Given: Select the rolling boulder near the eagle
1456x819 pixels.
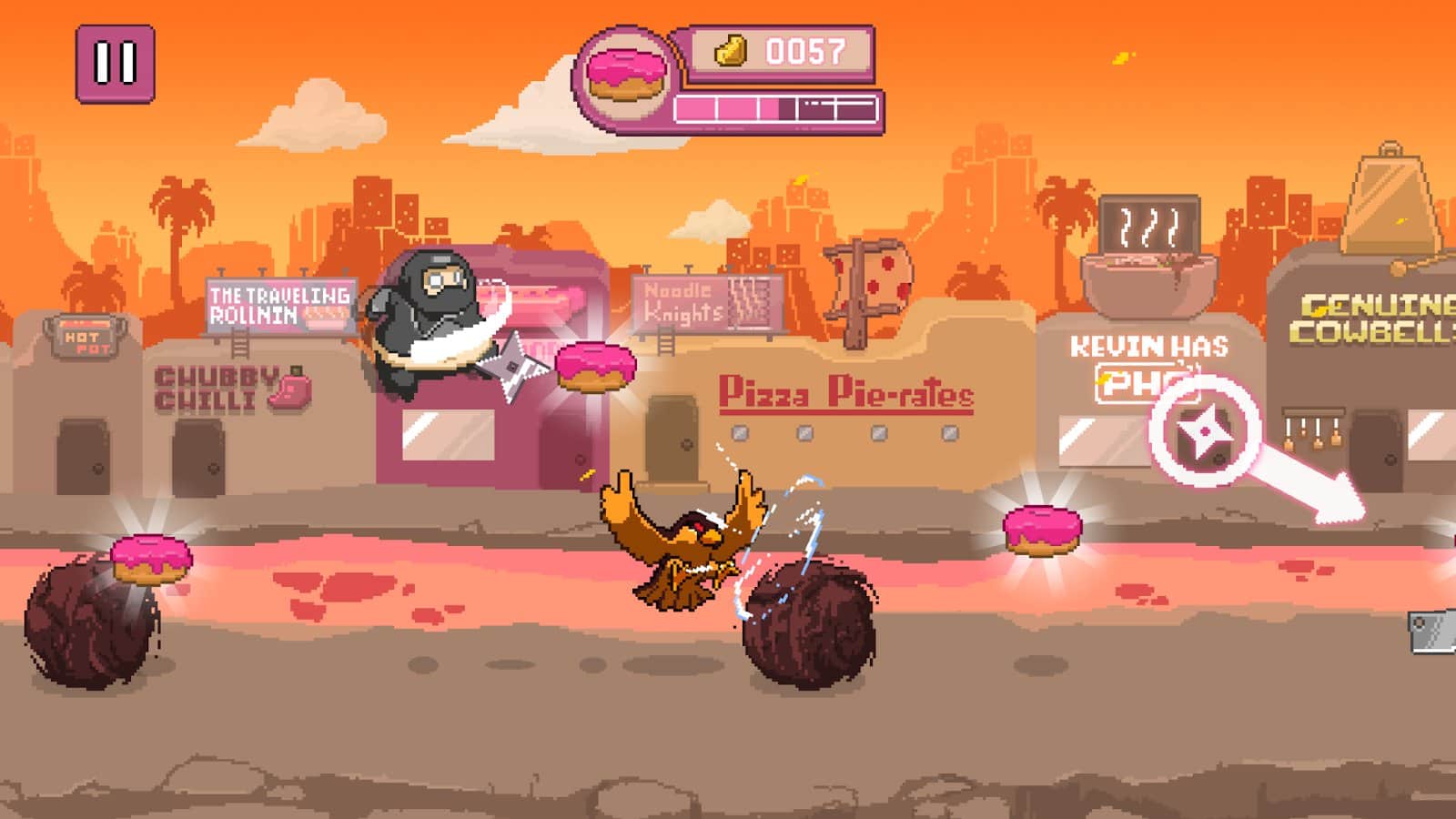Looking at the screenshot, I should coord(806,628).
